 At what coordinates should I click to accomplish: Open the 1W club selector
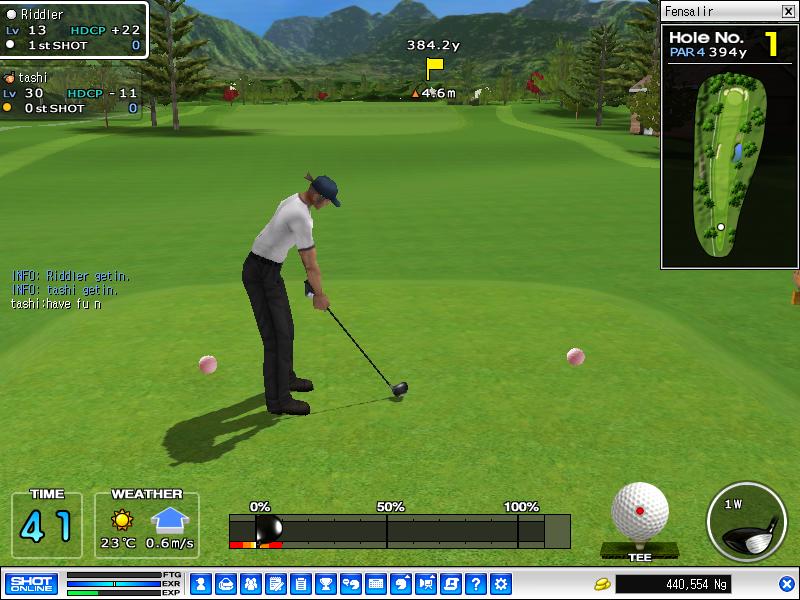747,522
